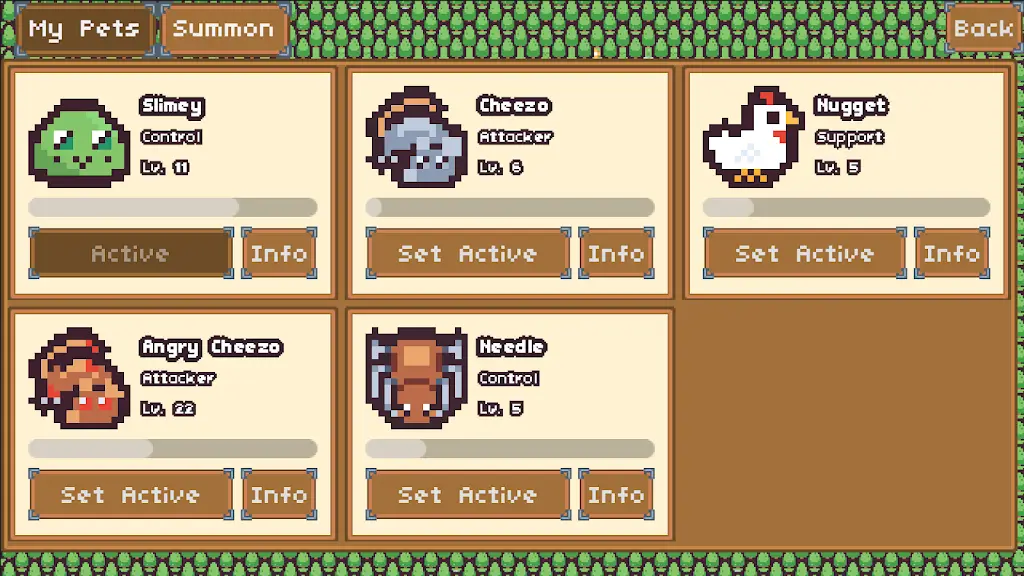Screen dimensions: 1024x576
Task: Make Angry Cheezo the active pet
Action: [131, 495]
